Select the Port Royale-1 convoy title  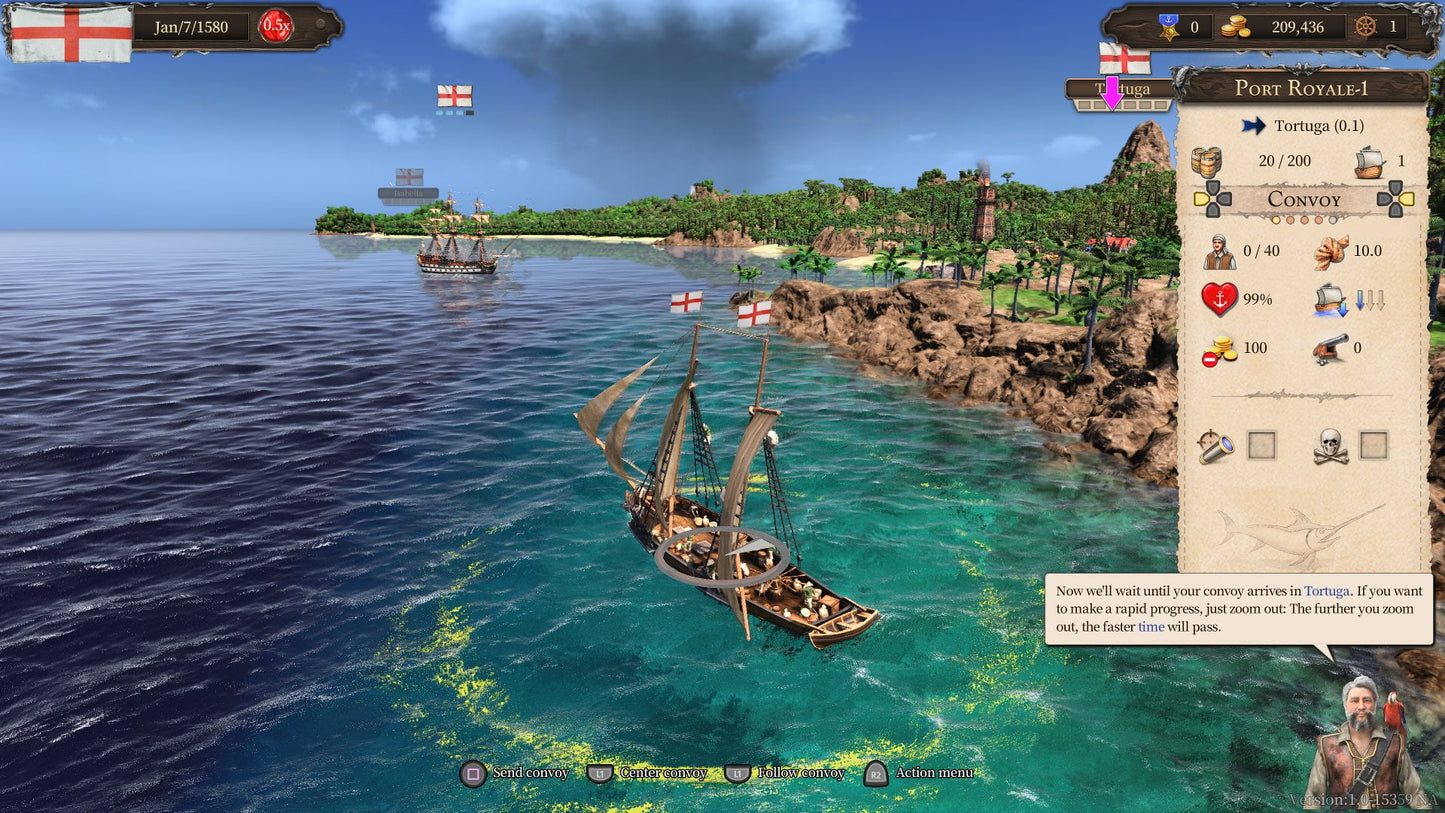point(1301,88)
